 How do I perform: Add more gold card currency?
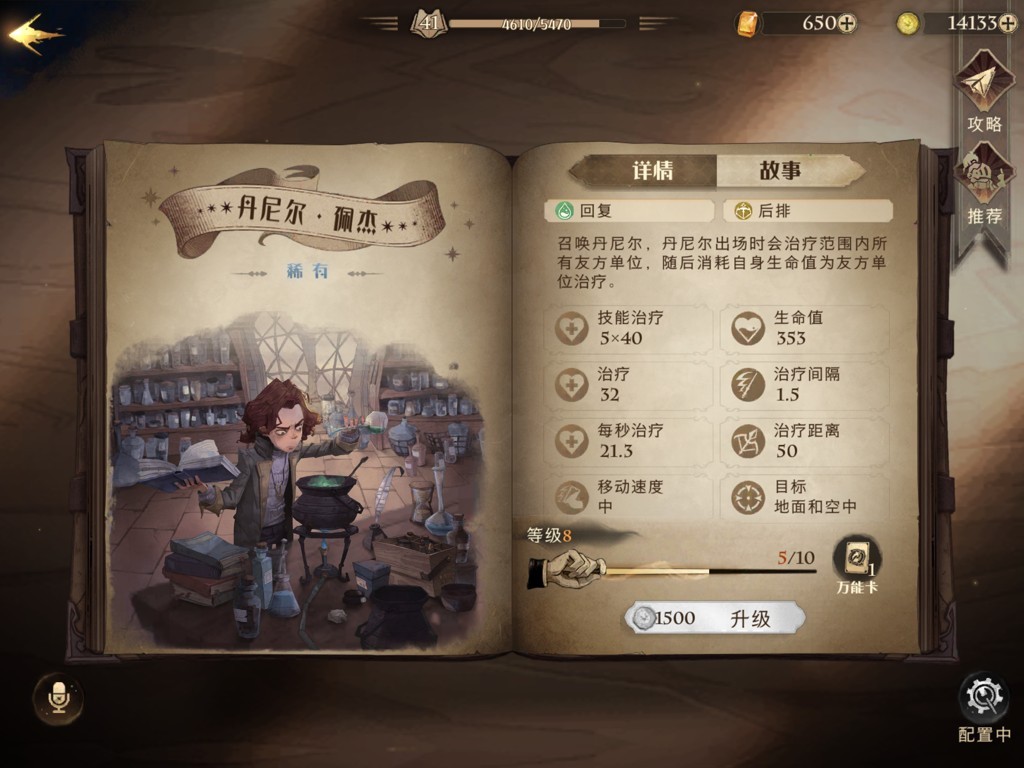847,23
